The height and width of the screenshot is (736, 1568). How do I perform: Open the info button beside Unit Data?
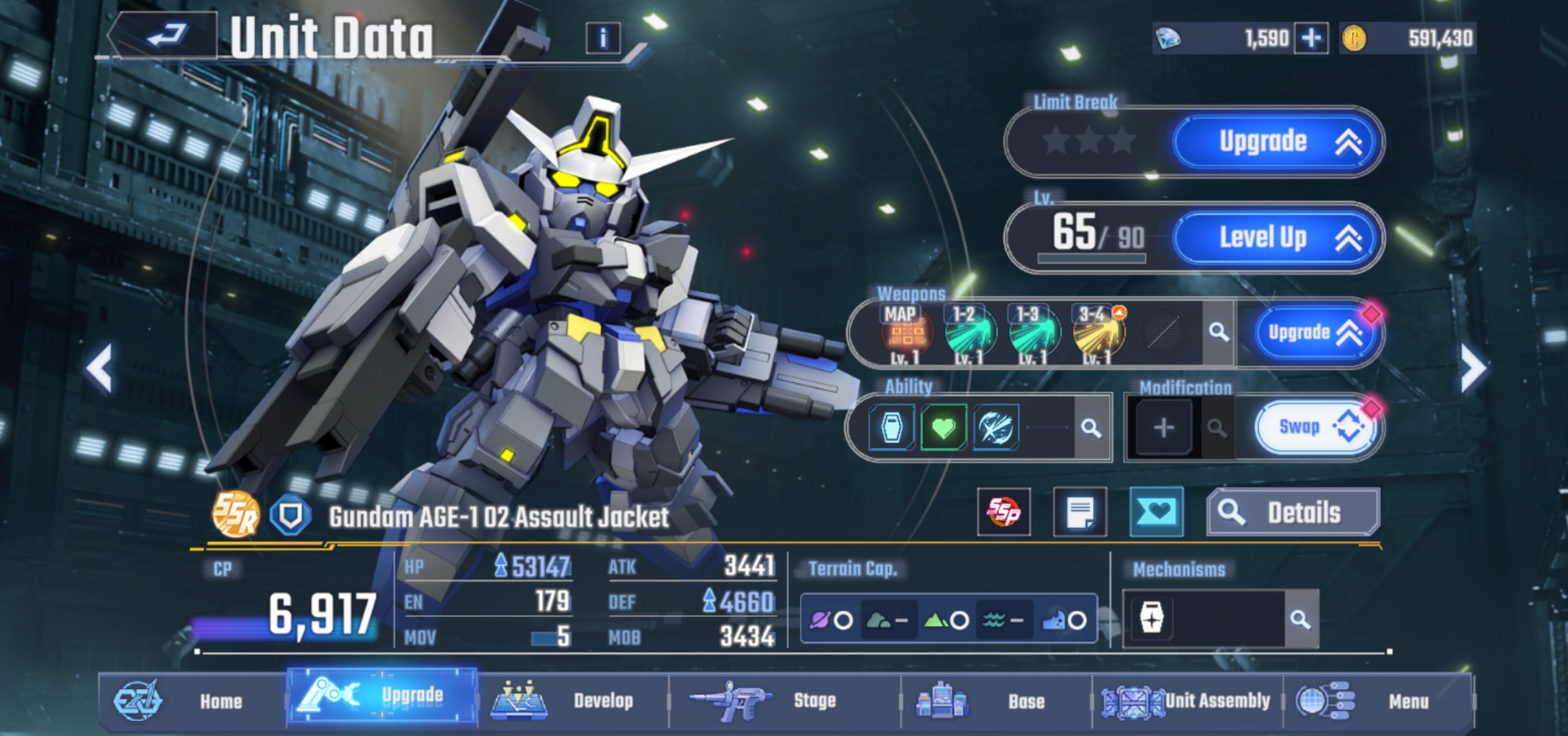click(x=603, y=38)
